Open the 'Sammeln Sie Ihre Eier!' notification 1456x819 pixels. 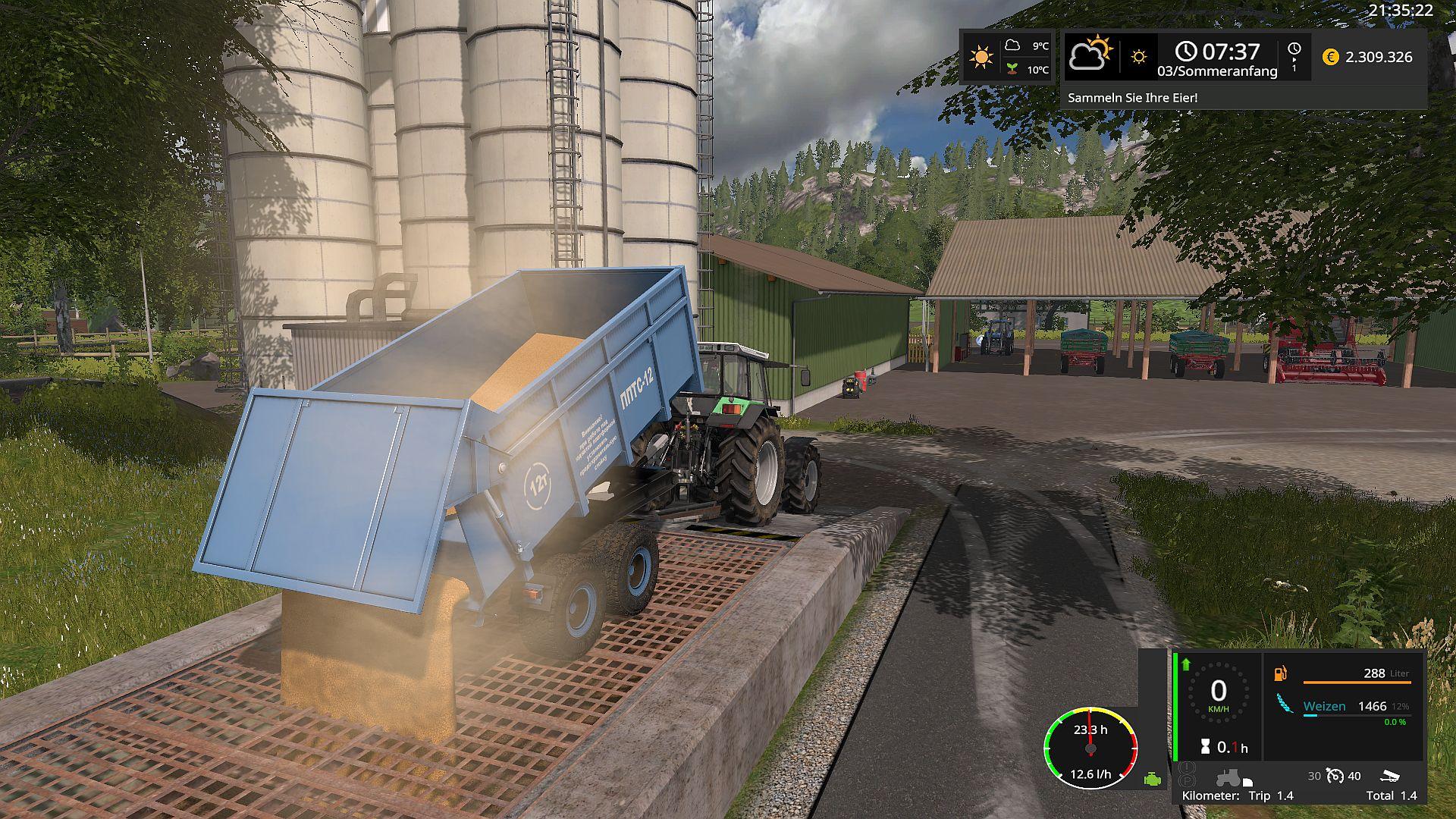[x=1132, y=98]
